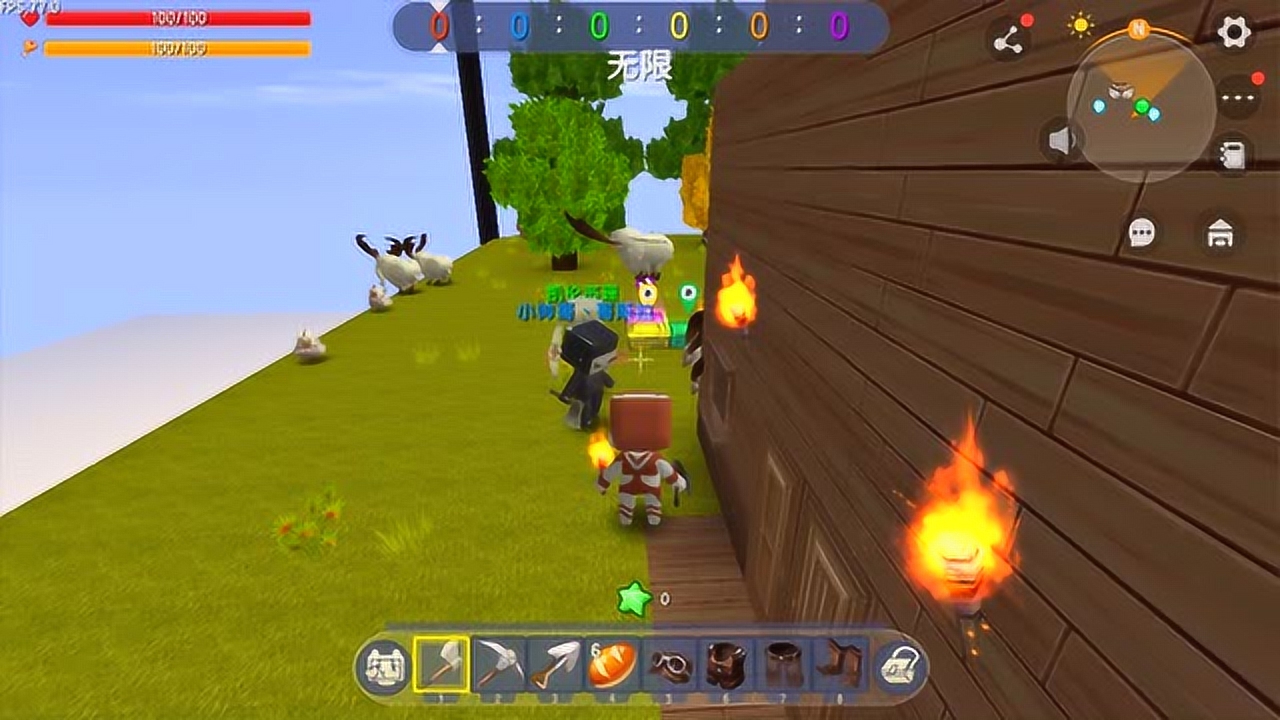Click the house icon button
This screenshot has height=720, width=1280.
click(1221, 235)
